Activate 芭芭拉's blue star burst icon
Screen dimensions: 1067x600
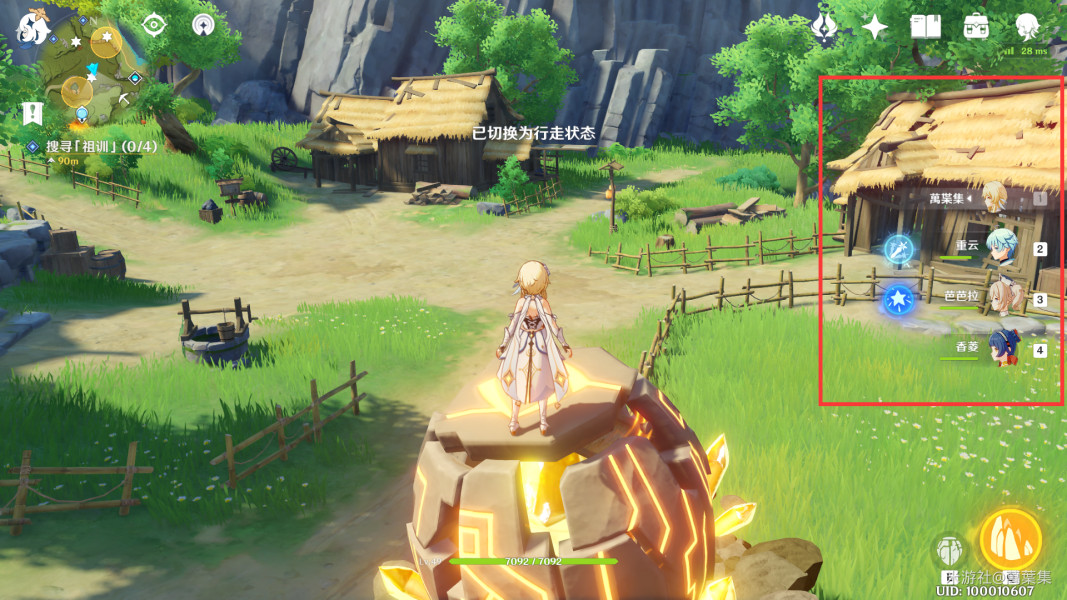pyautogui.click(x=897, y=298)
